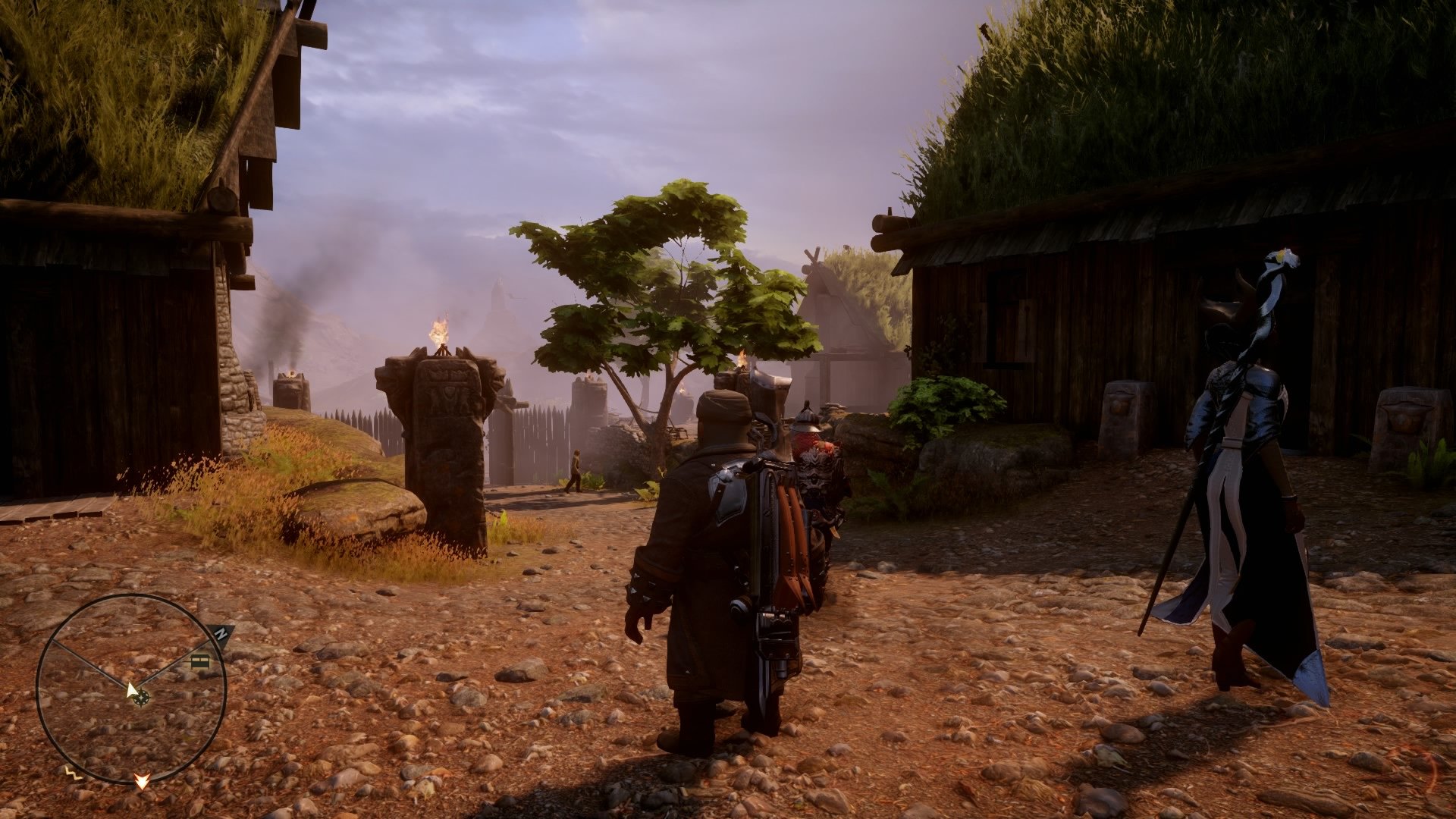The height and width of the screenshot is (819, 1456).
Task: Click the orange quest marker below the minimap
Action: (142, 782)
